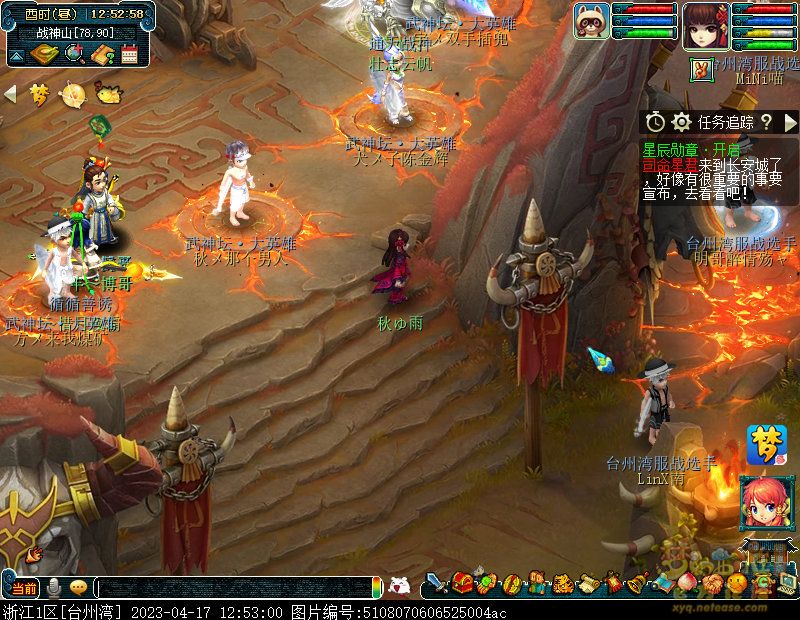Click the chat text input box
This screenshot has width=800, height=620.
(x=235, y=587)
